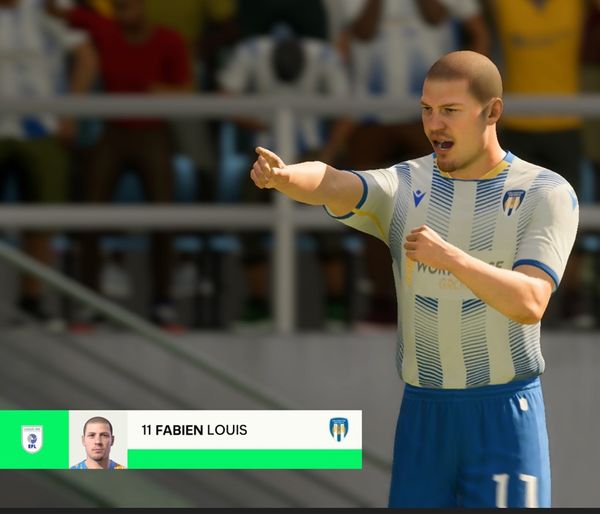Image resolution: width=600 pixels, height=514 pixels.
Task: Click the club crest in the name banner
Action: [339, 429]
